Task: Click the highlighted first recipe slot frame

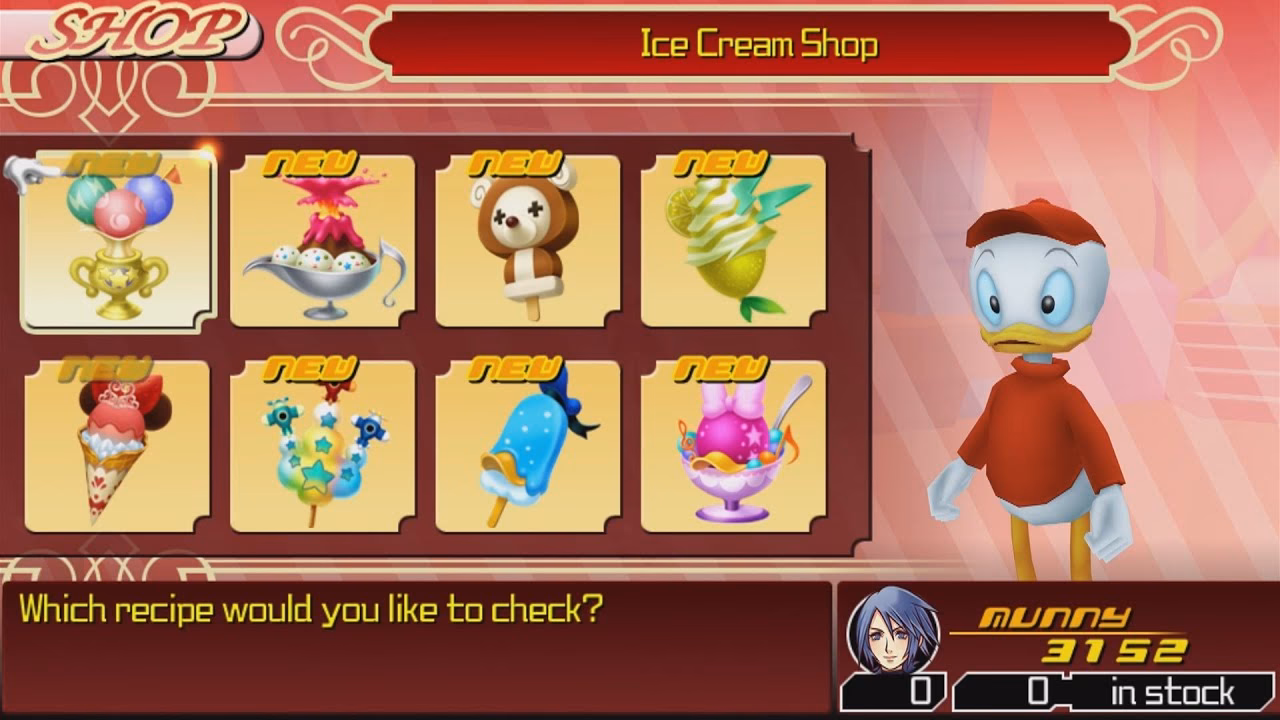Action: tap(120, 240)
